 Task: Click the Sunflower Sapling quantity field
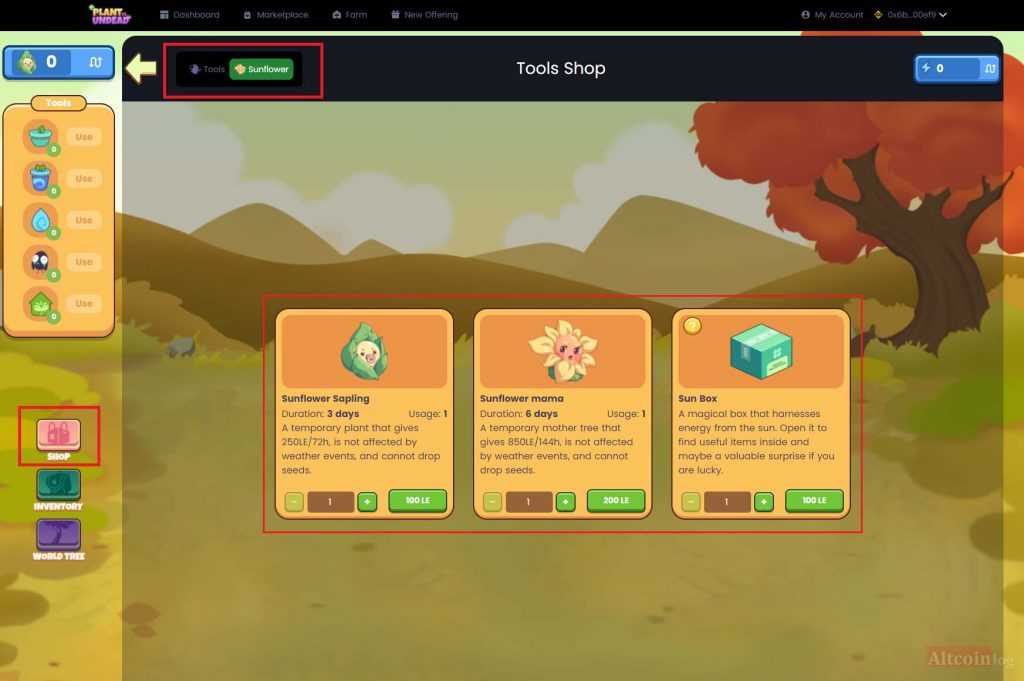tap(330, 501)
